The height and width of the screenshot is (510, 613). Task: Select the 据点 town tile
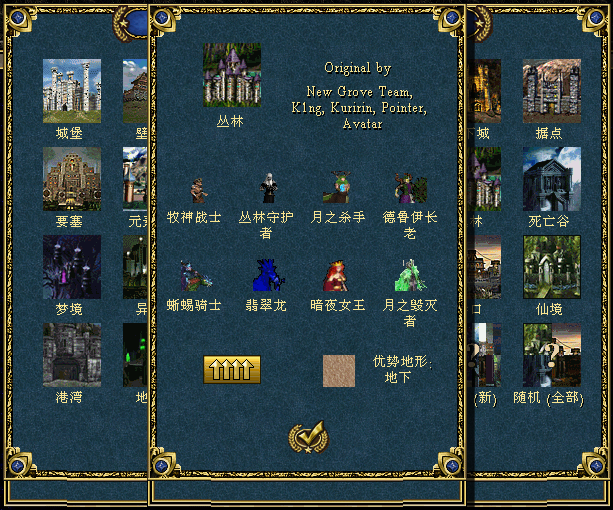click(x=551, y=91)
